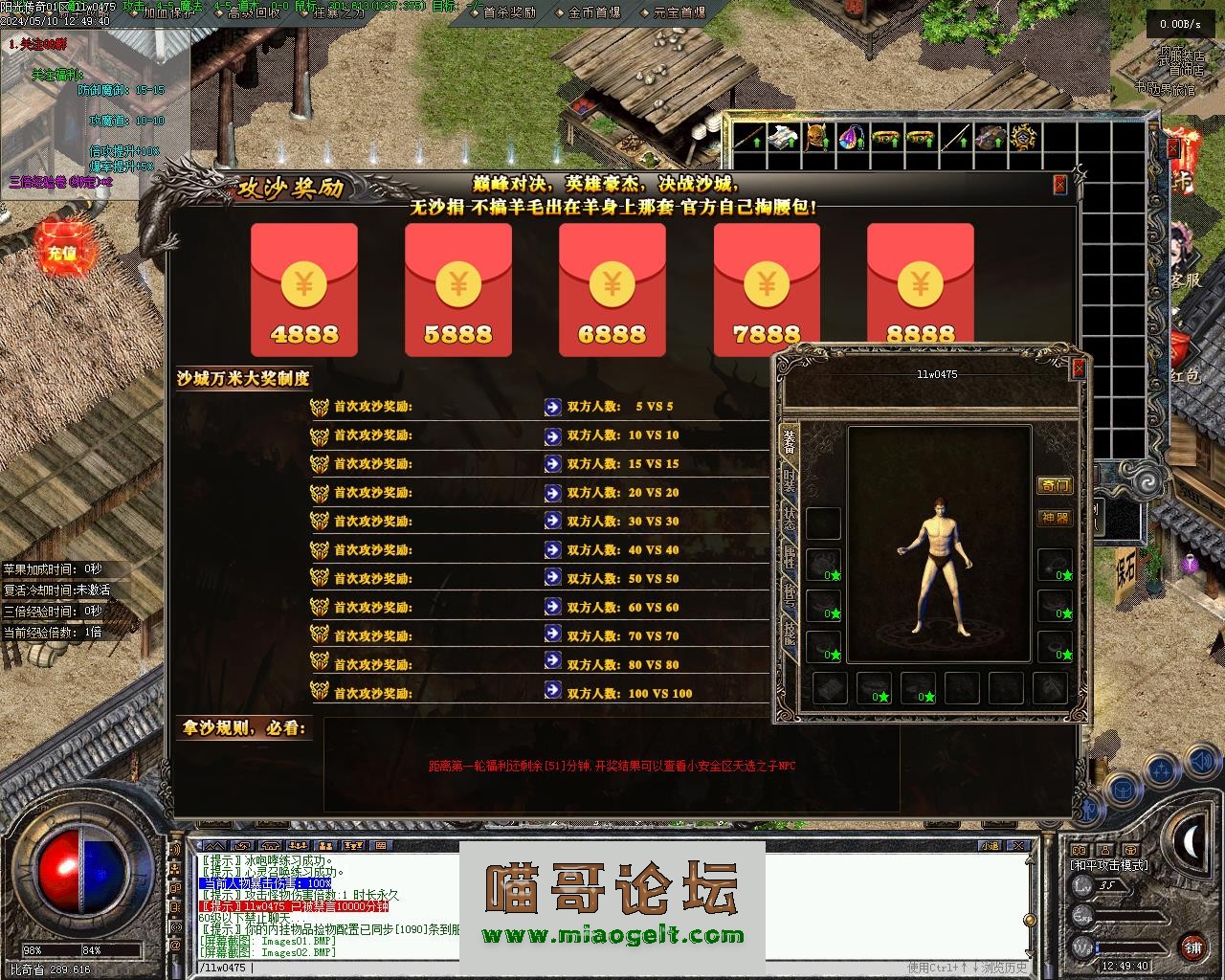Select the white scroll item in inventory
This screenshot has height=980, width=1225.
pyautogui.click(x=782, y=139)
